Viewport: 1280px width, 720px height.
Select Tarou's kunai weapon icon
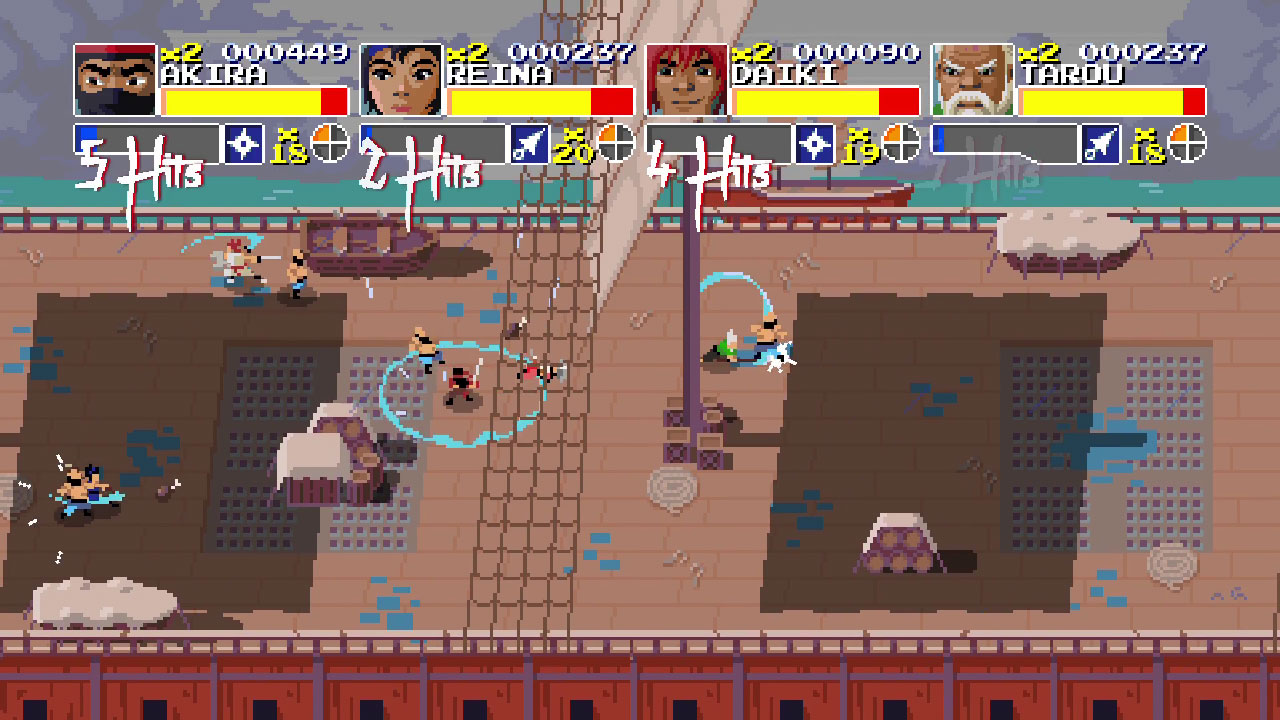[1101, 142]
